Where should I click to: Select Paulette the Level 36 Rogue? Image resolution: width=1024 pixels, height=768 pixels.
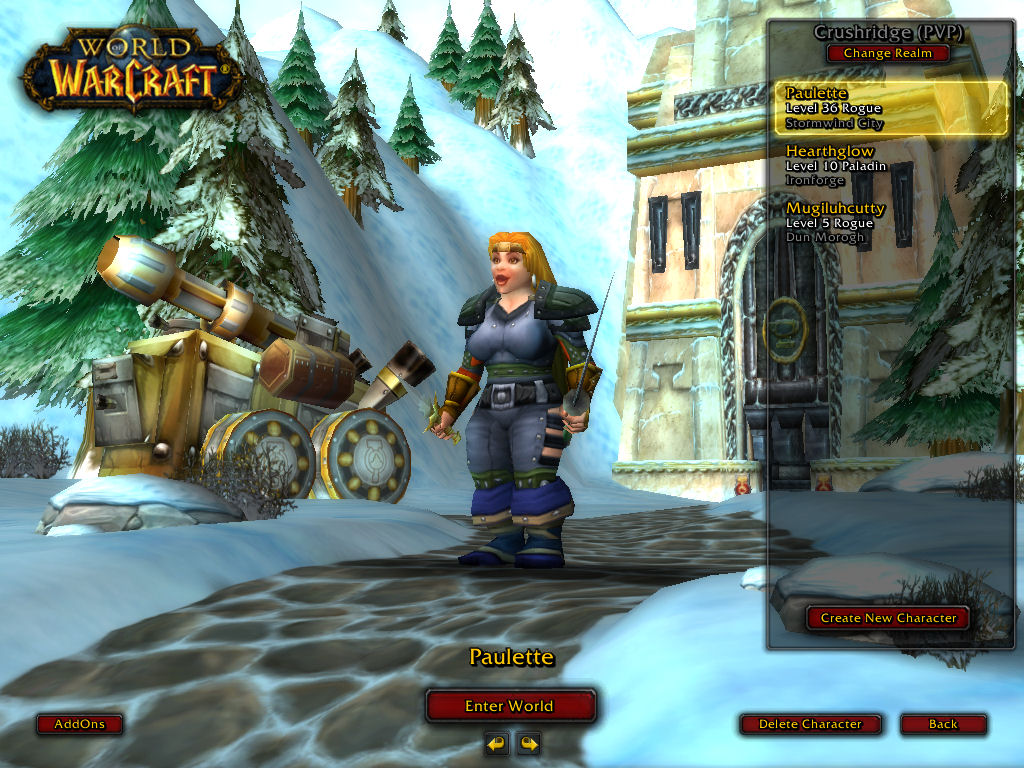coord(890,108)
